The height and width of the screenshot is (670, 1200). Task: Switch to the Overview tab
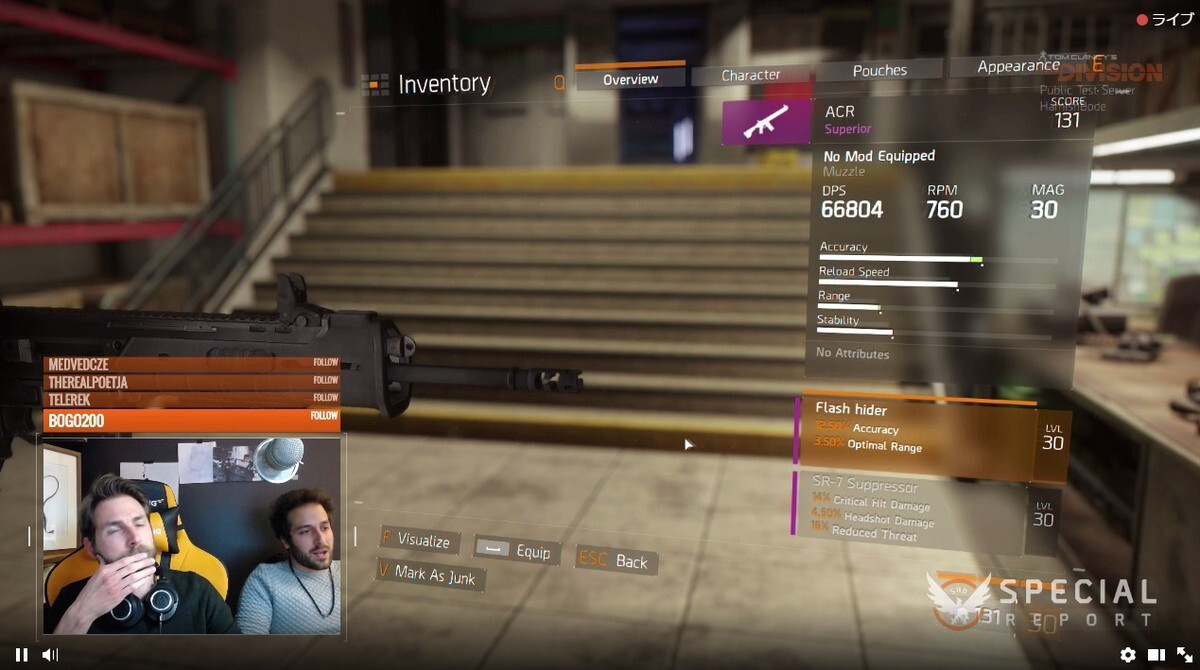(x=630, y=79)
